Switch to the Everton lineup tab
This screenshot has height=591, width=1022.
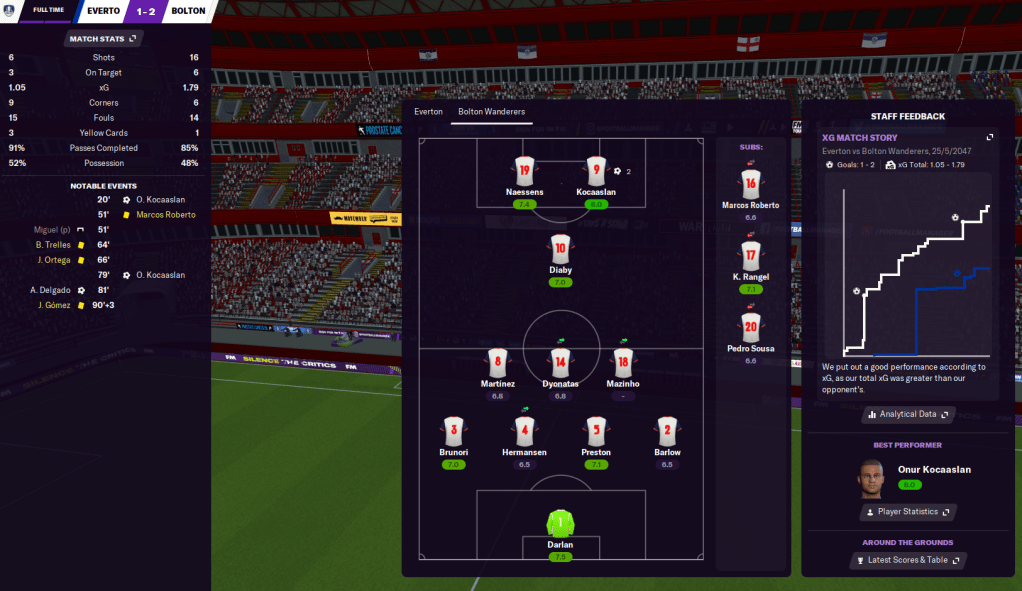pos(428,112)
